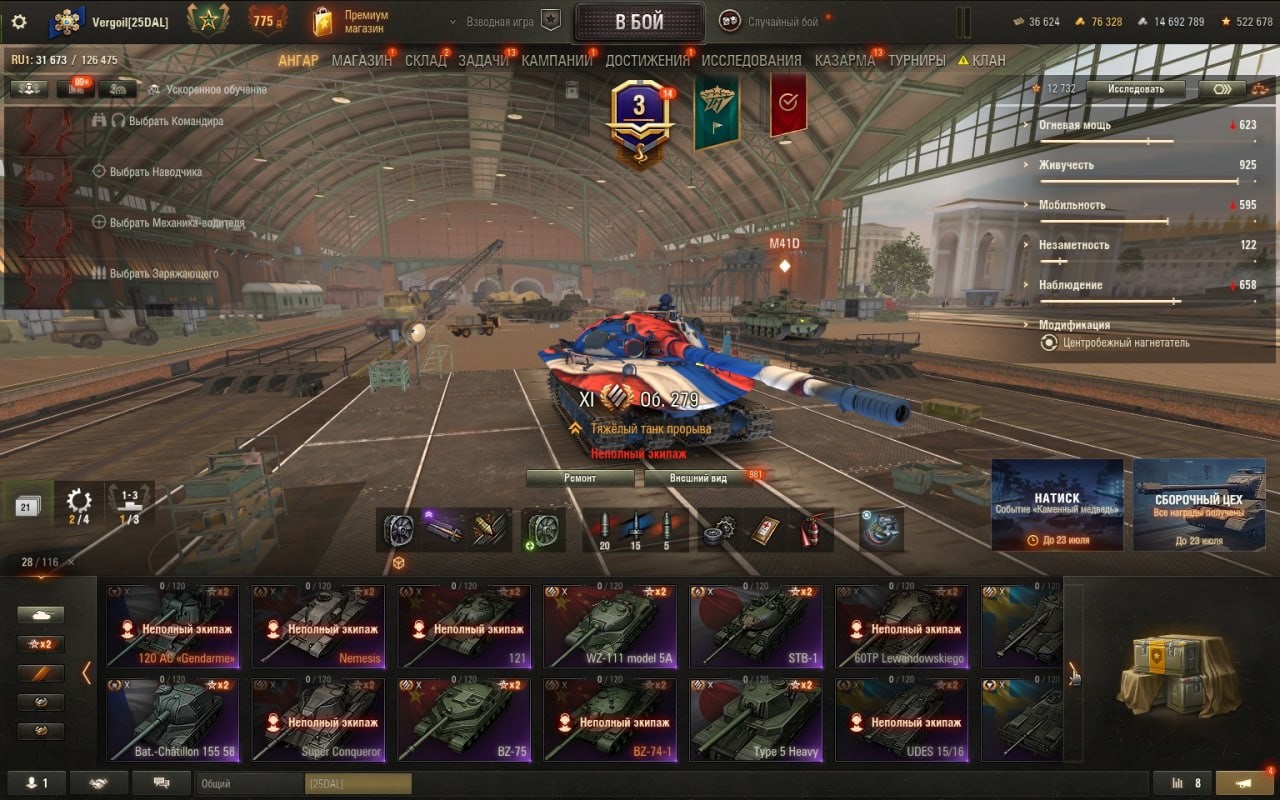Screen dimensions: 1280x800
Task: Click the Исследовать button
Action: [1136, 89]
